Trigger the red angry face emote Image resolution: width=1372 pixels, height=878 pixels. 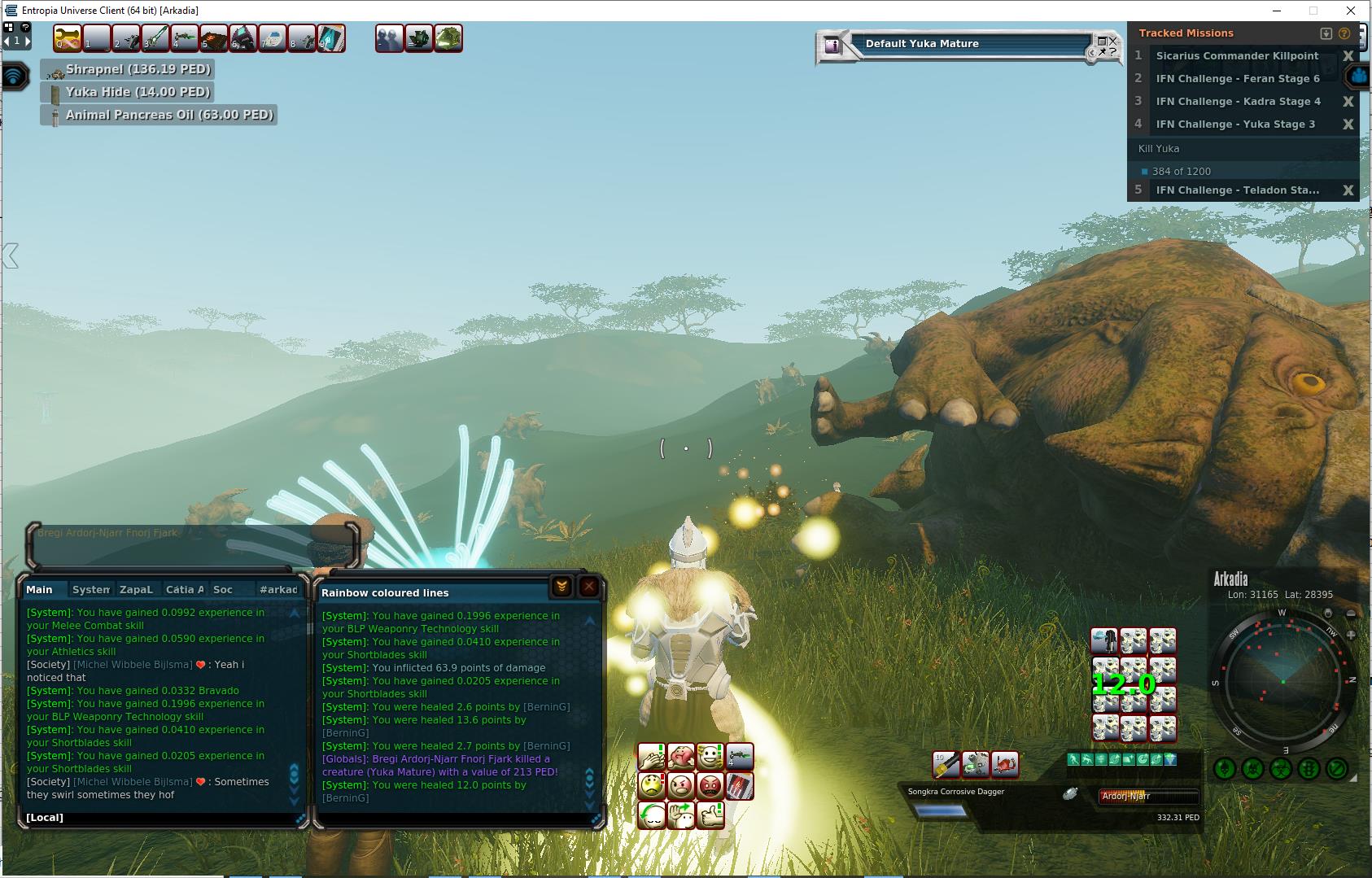point(710,786)
